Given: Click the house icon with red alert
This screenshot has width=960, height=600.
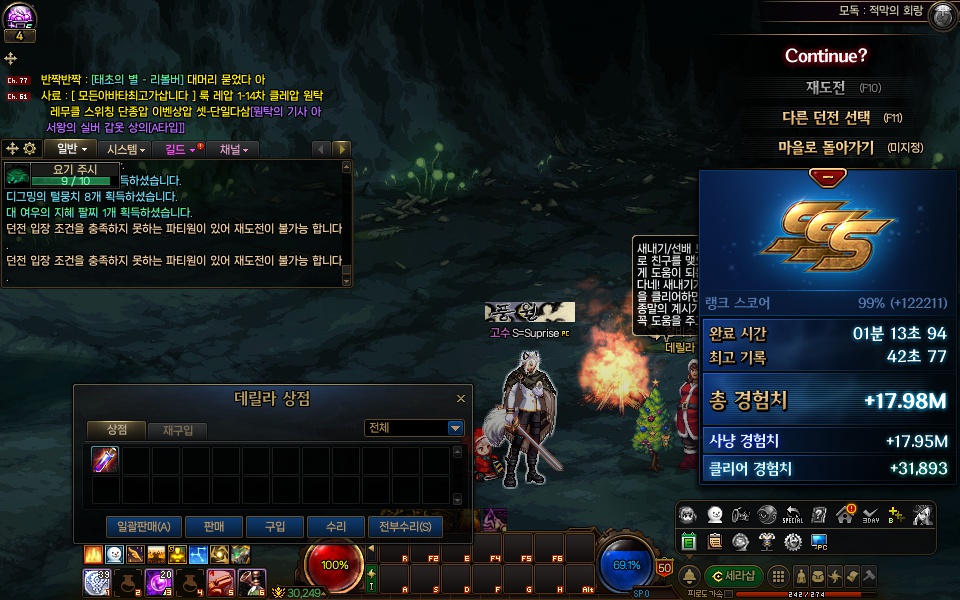Looking at the screenshot, I should [x=845, y=514].
